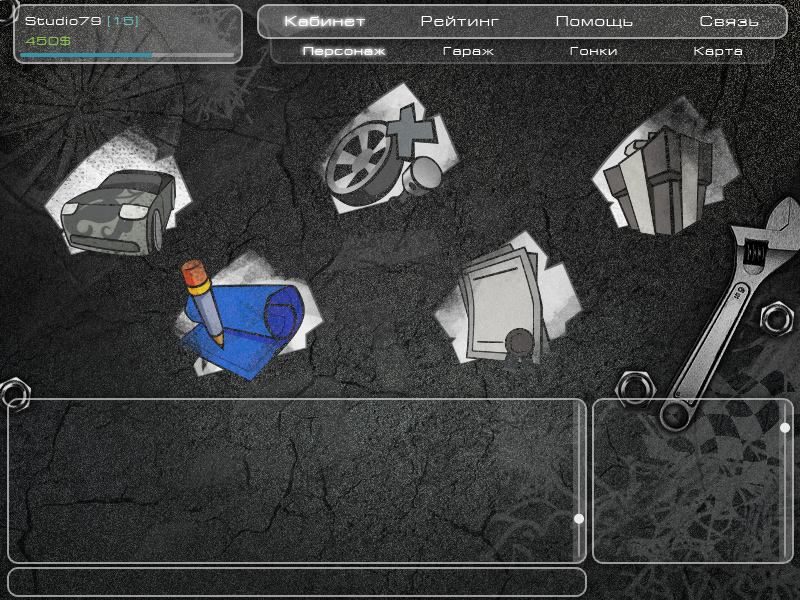Image resolution: width=800 pixels, height=600 pixels.
Task: Switch to the Гараж tab
Action: point(468,51)
